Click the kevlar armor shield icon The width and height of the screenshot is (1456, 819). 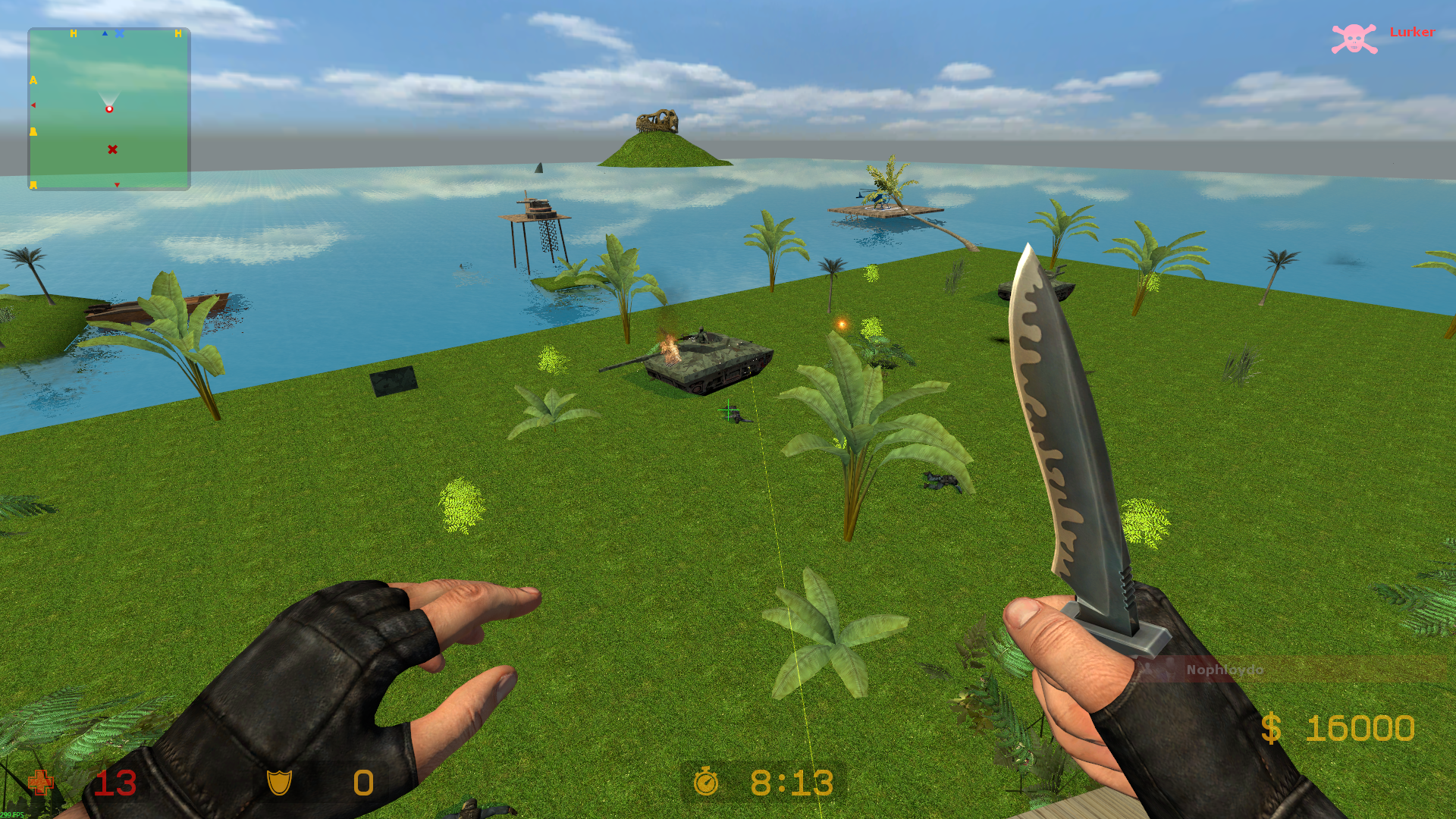tap(279, 782)
